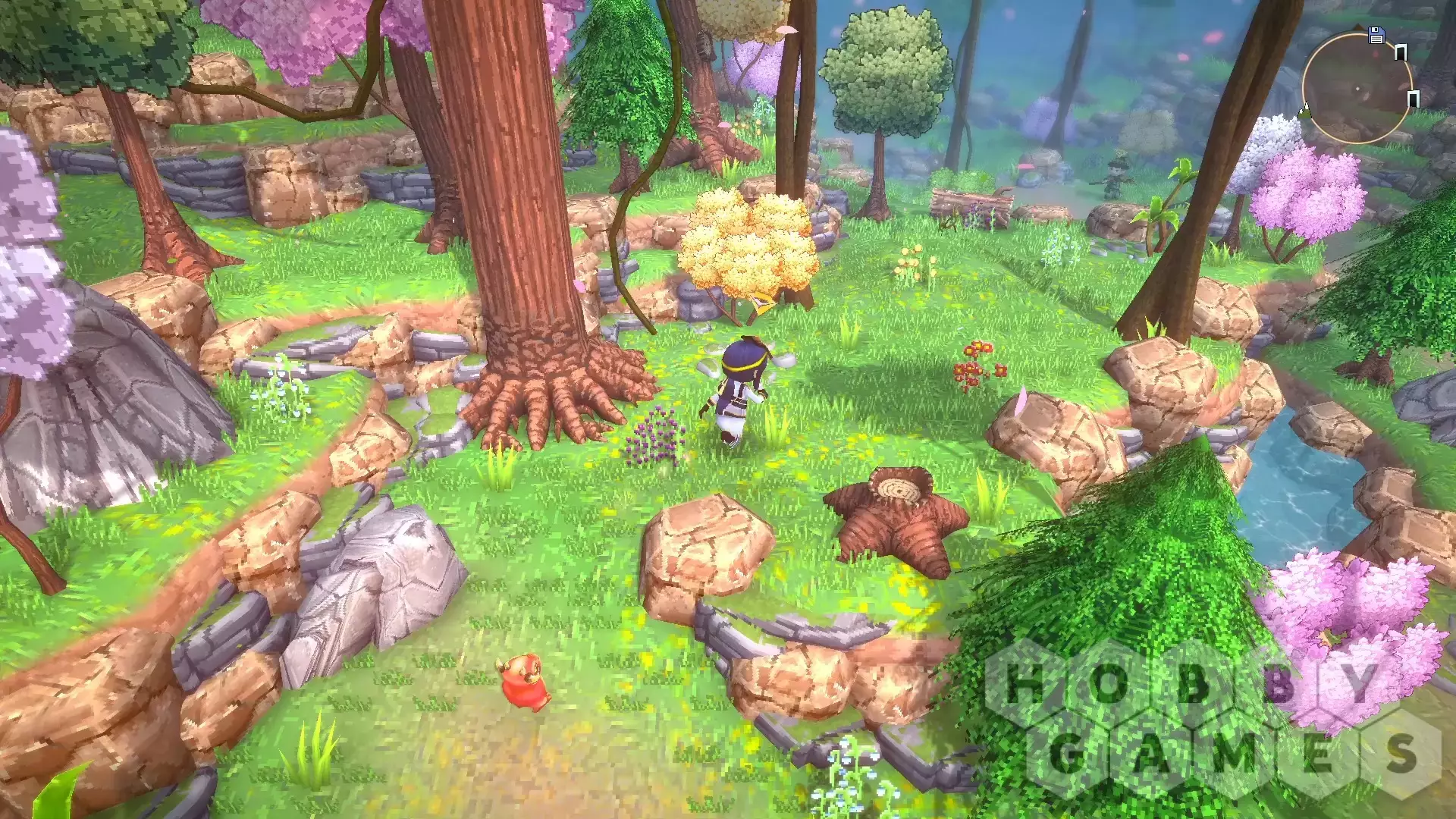Click the circular minimap

coord(1357,88)
